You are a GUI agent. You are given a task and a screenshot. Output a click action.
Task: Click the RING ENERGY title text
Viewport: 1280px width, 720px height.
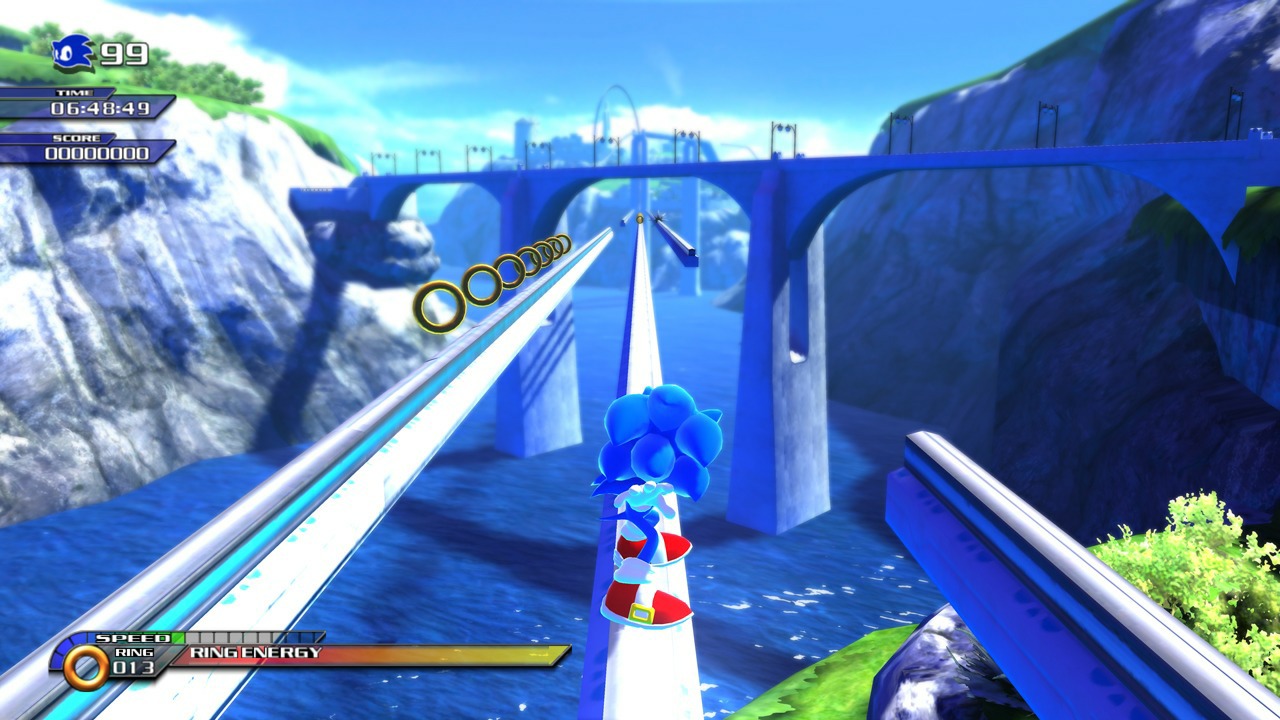point(256,652)
